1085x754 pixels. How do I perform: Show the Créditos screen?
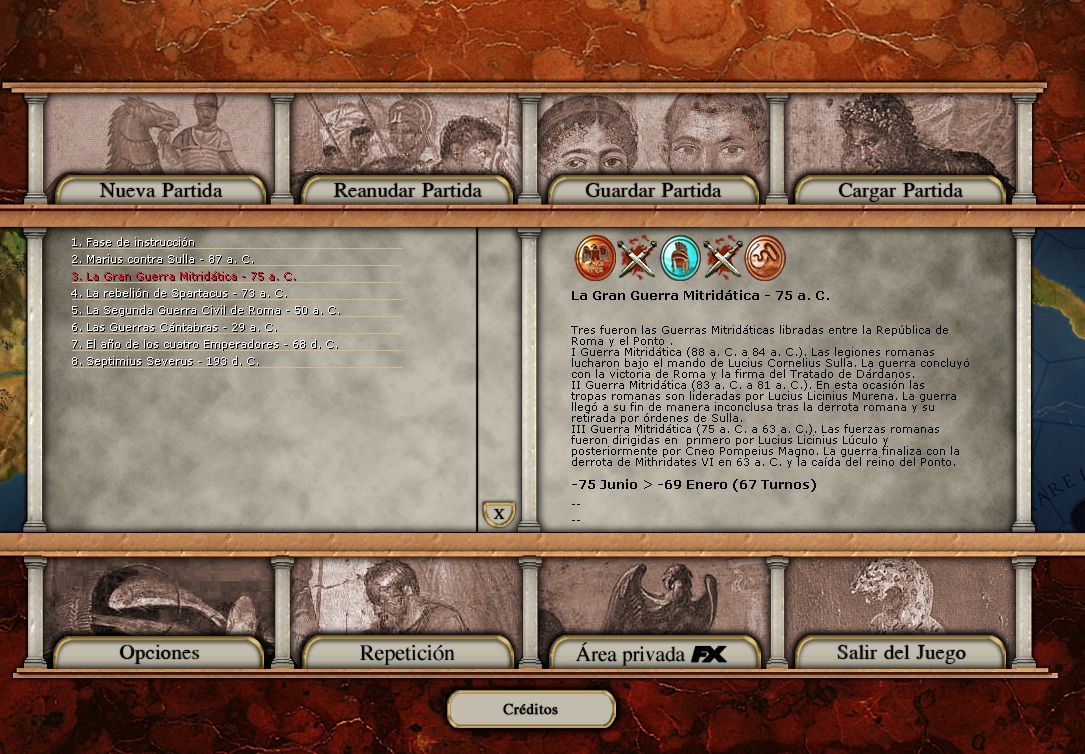click(530, 709)
